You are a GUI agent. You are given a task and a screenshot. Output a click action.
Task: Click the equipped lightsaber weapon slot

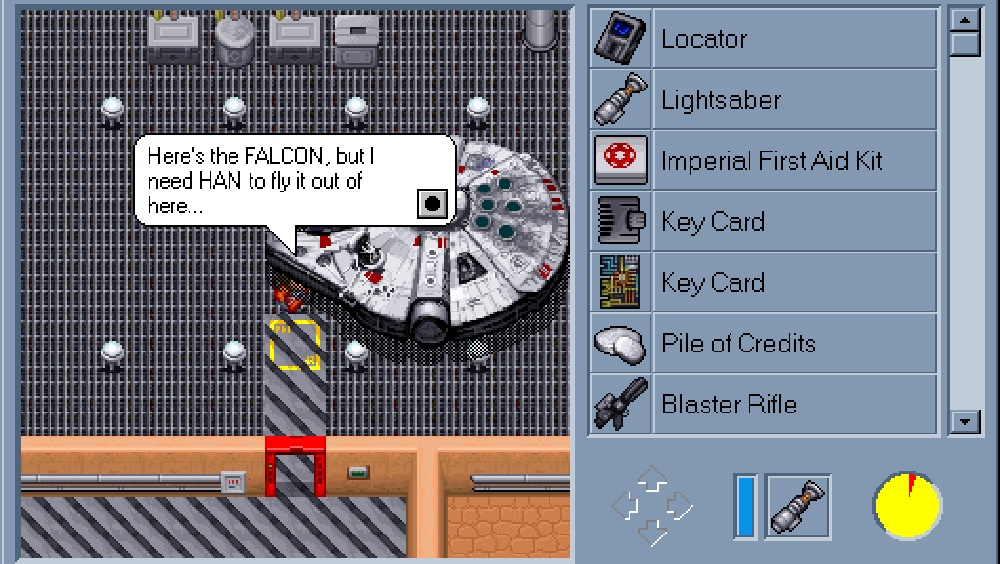click(x=798, y=504)
